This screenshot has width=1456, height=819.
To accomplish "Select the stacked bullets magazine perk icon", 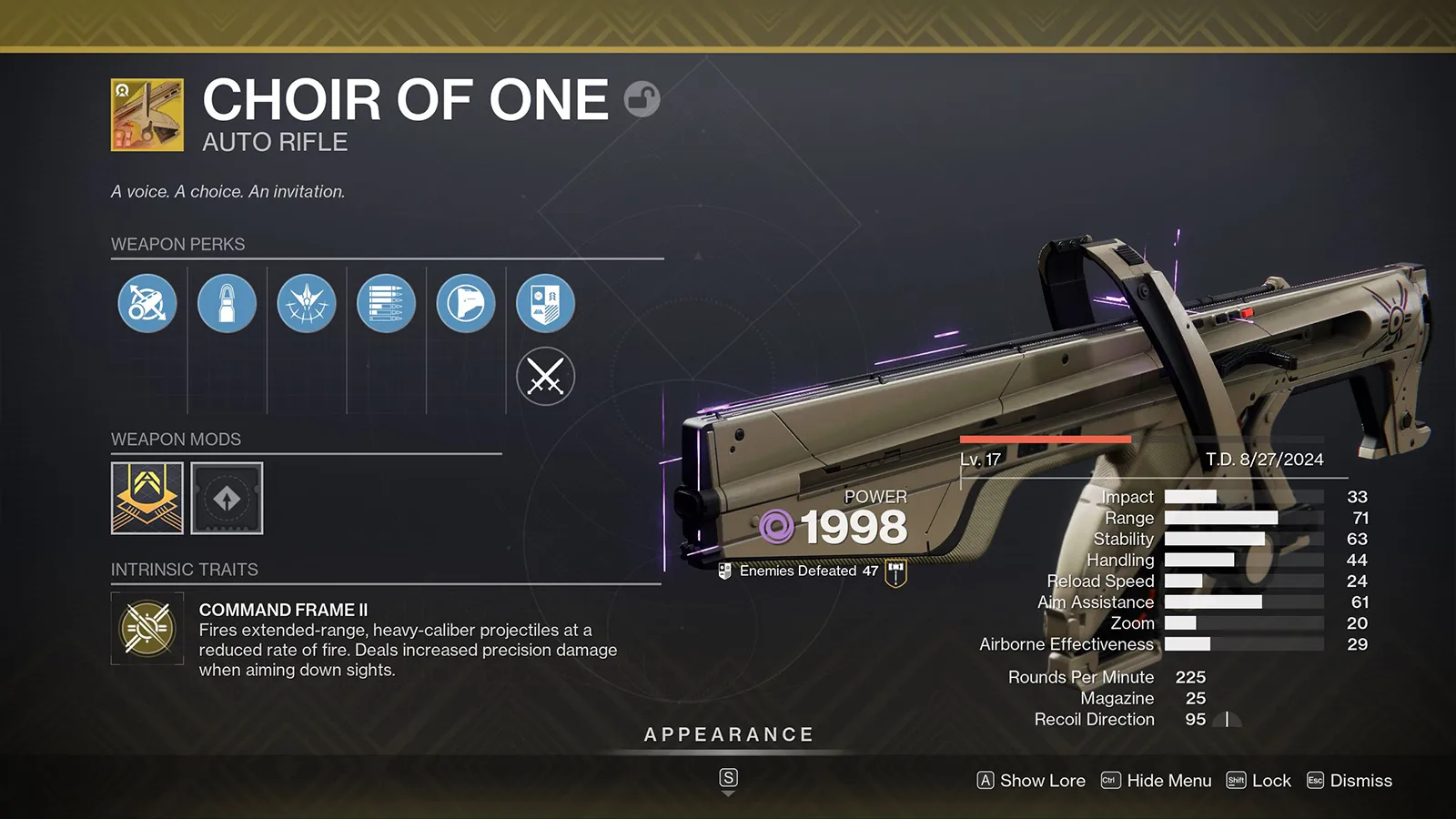I will [386, 304].
